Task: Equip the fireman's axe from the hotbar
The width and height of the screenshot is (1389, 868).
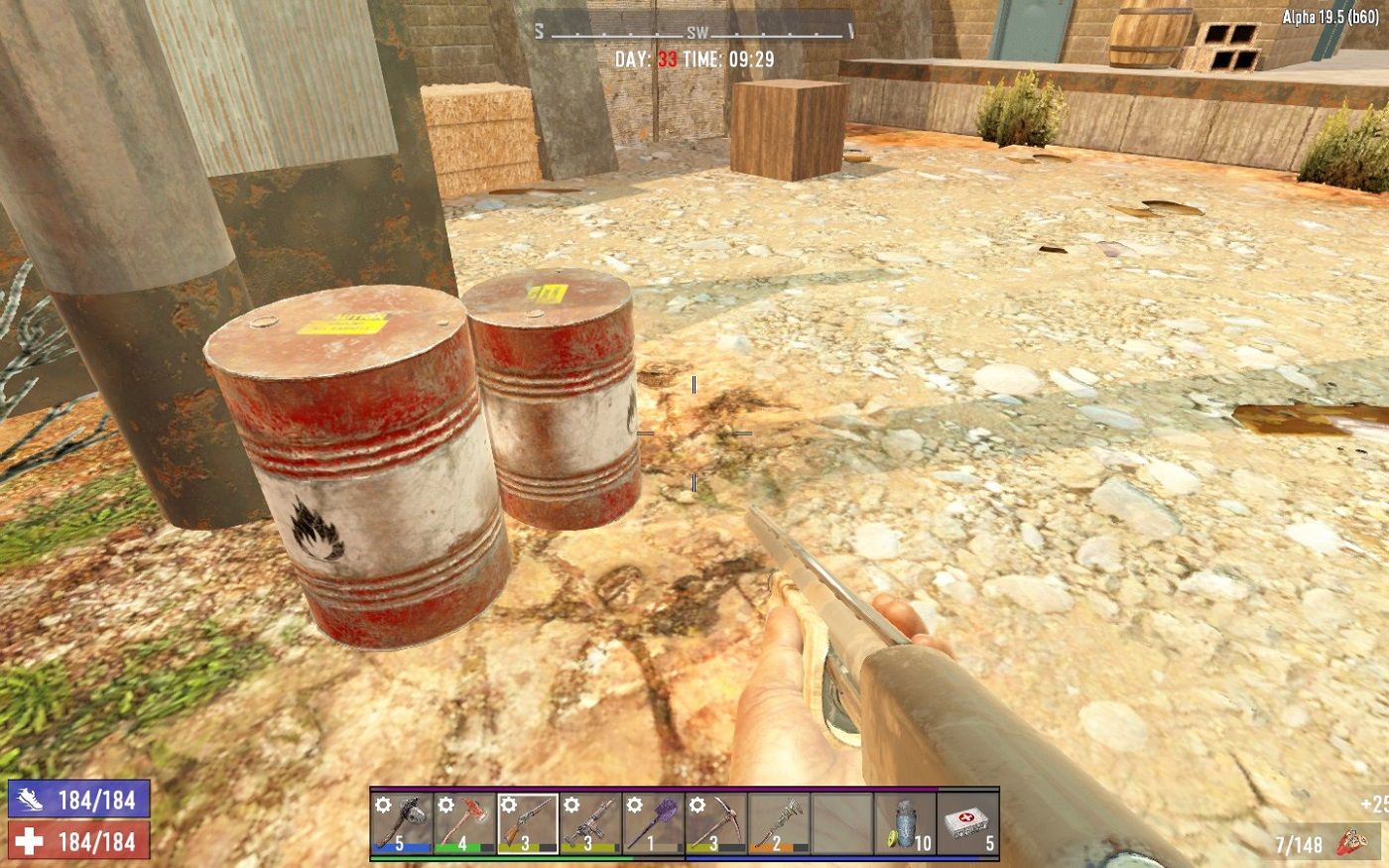Action: tap(464, 823)
